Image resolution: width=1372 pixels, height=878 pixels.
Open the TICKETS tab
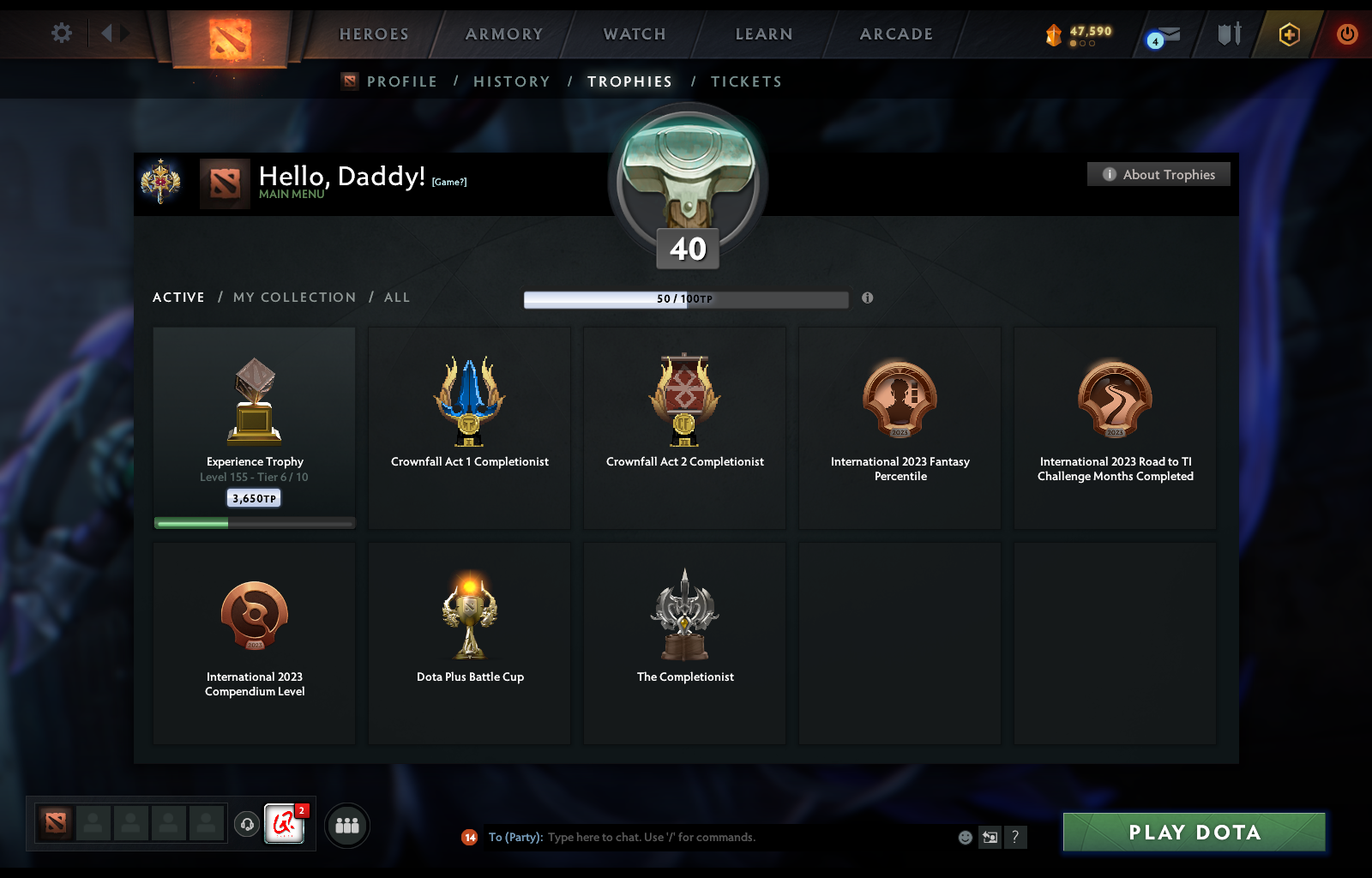746,81
